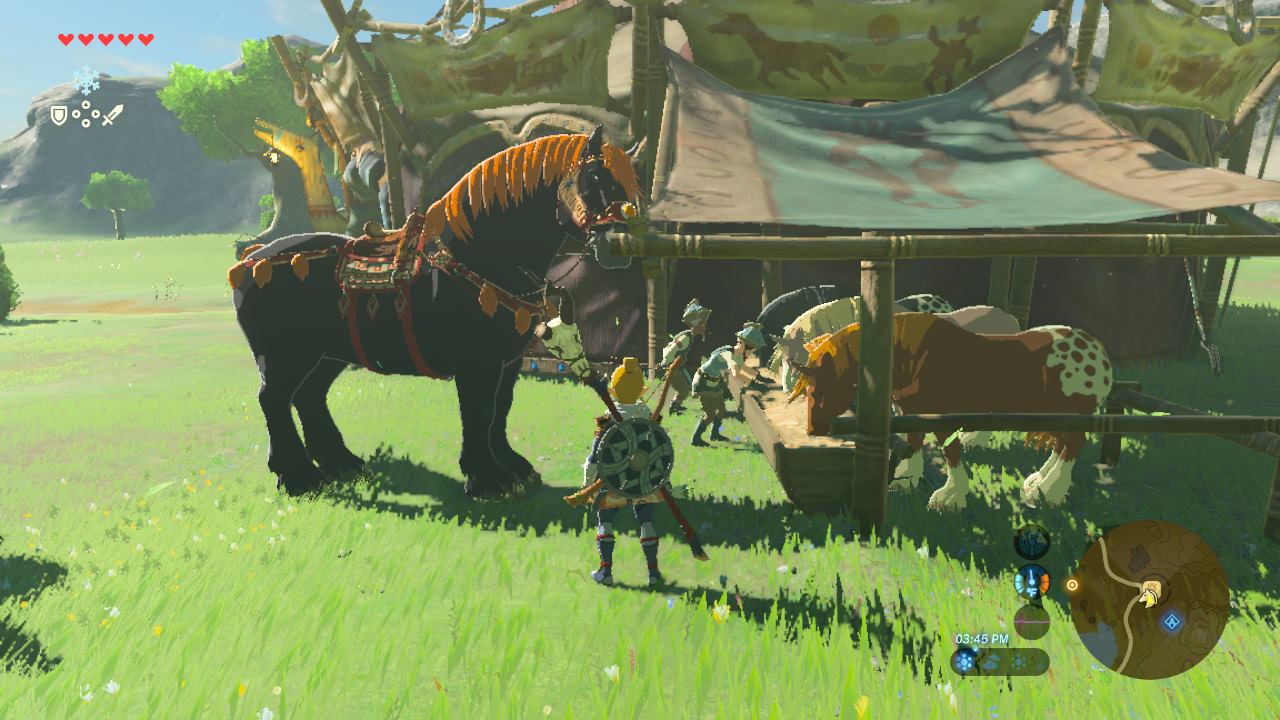Select the 03:45 PM time display
Screen dimensions: 1280x720
point(983,639)
